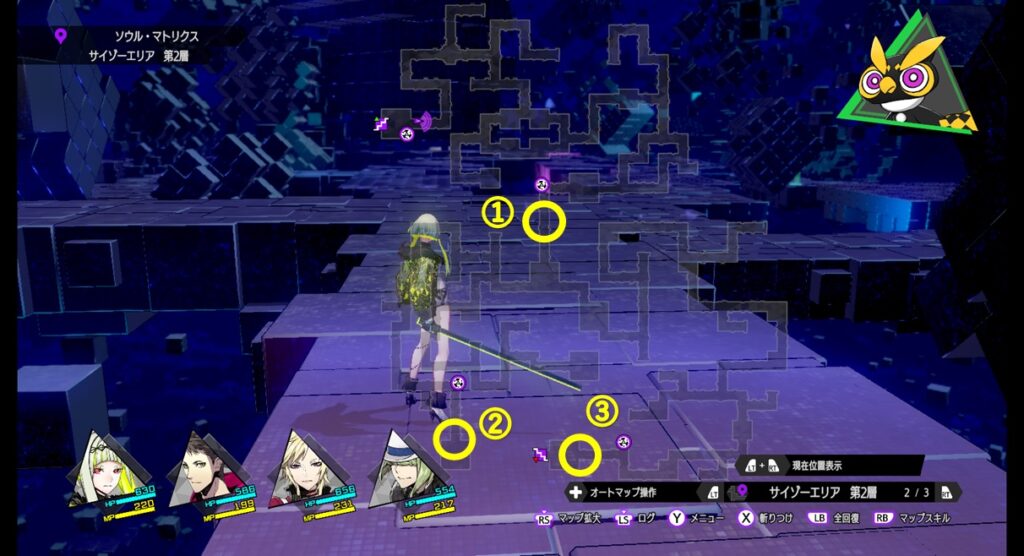Select the purple staircase icon with green arrow
The image size is (1024, 556).
click(x=381, y=123)
